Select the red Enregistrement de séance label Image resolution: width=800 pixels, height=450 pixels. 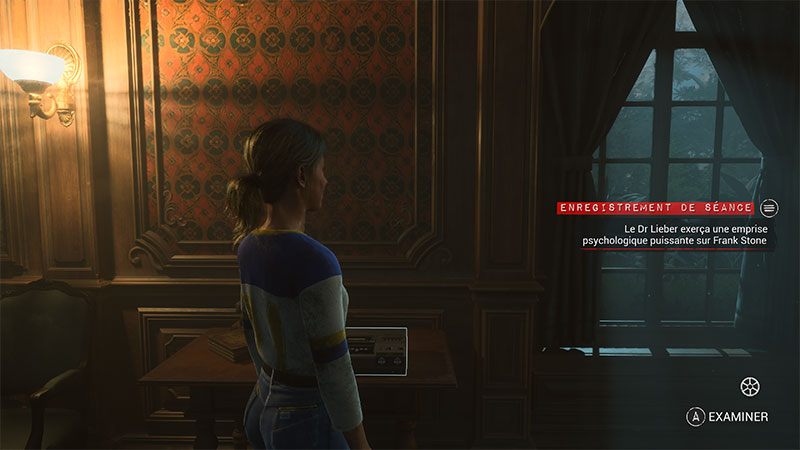point(656,208)
